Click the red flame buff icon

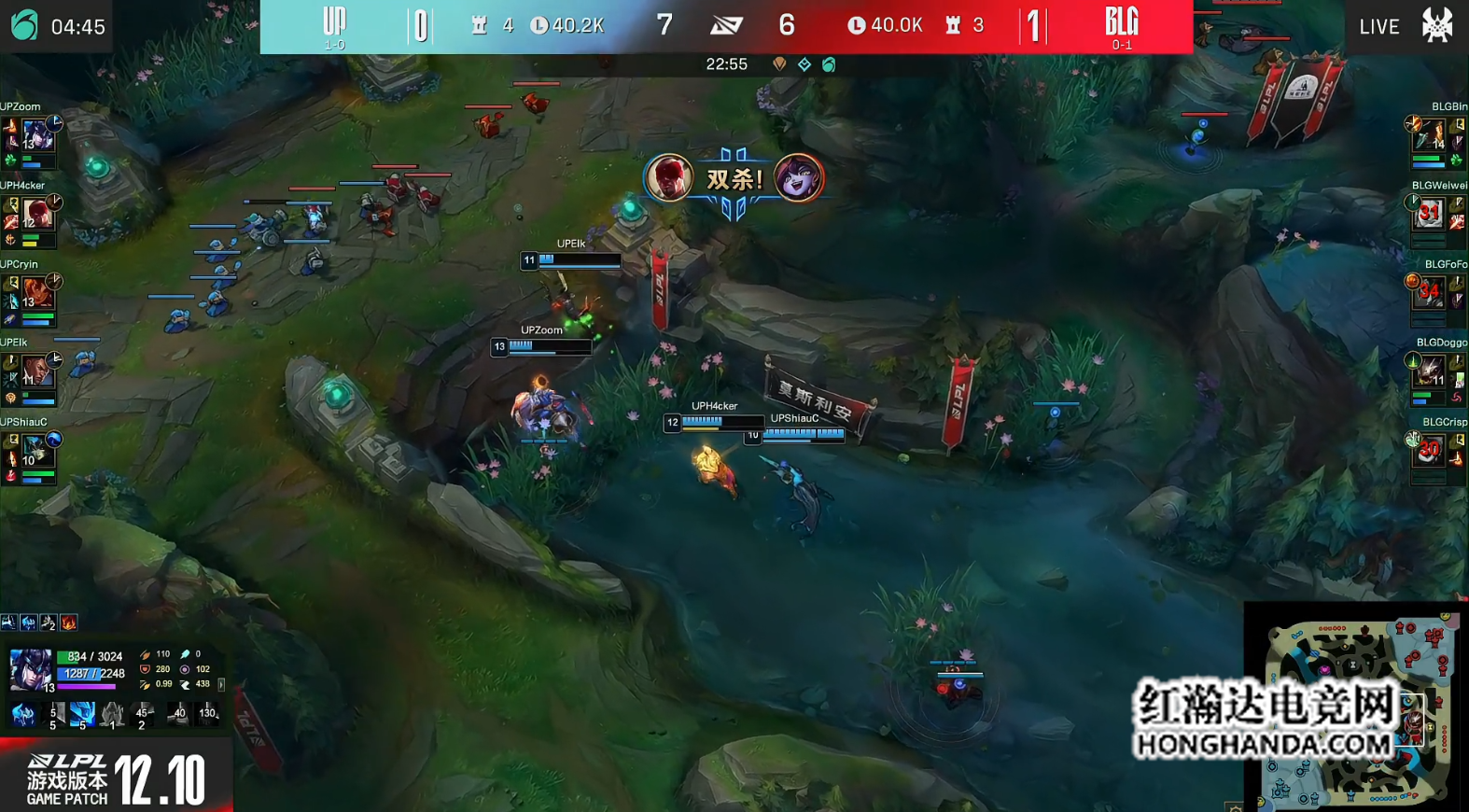(69, 623)
